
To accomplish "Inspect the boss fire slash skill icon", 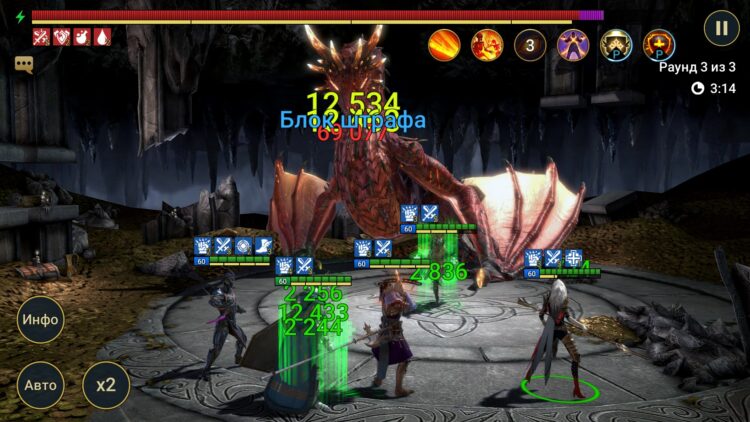I will 444,44.
